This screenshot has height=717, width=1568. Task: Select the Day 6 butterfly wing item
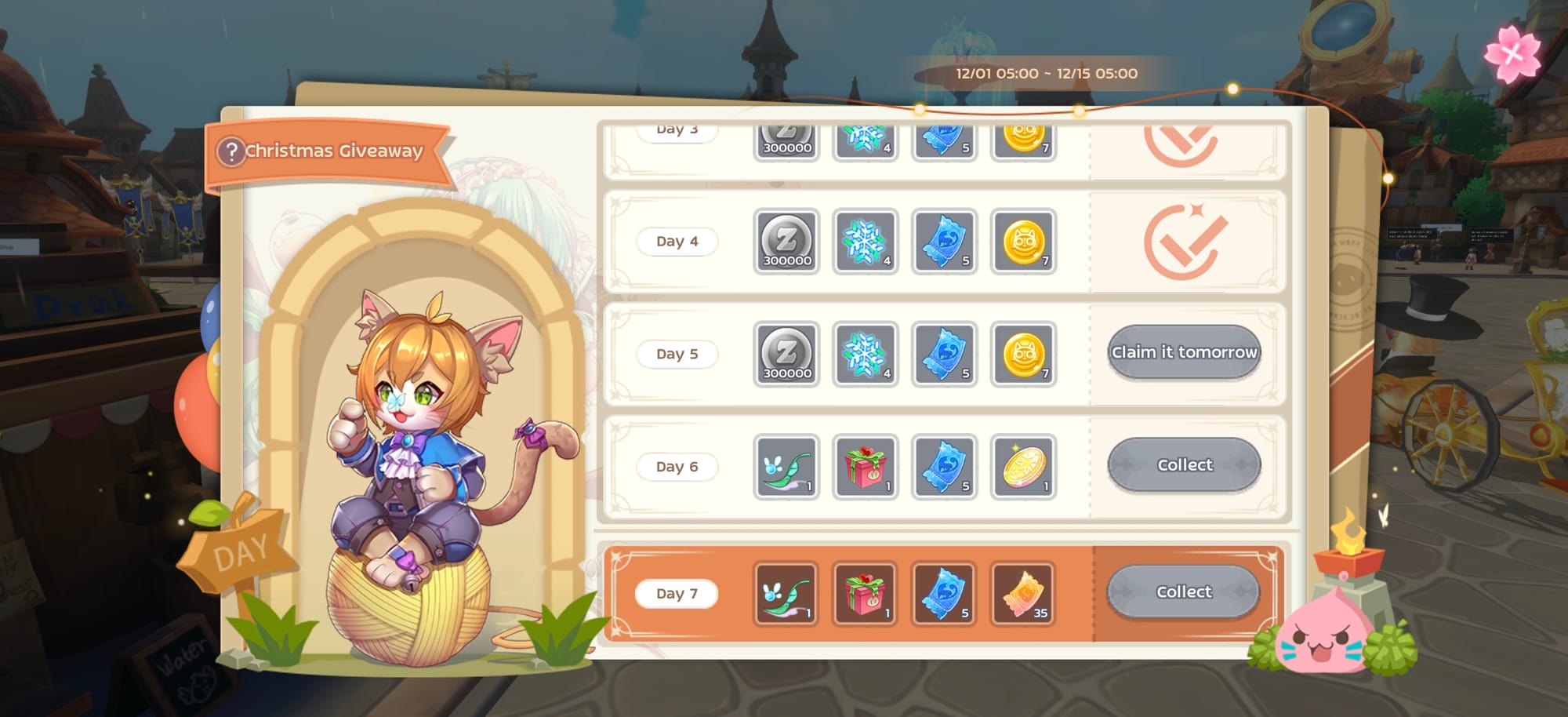pos(786,467)
